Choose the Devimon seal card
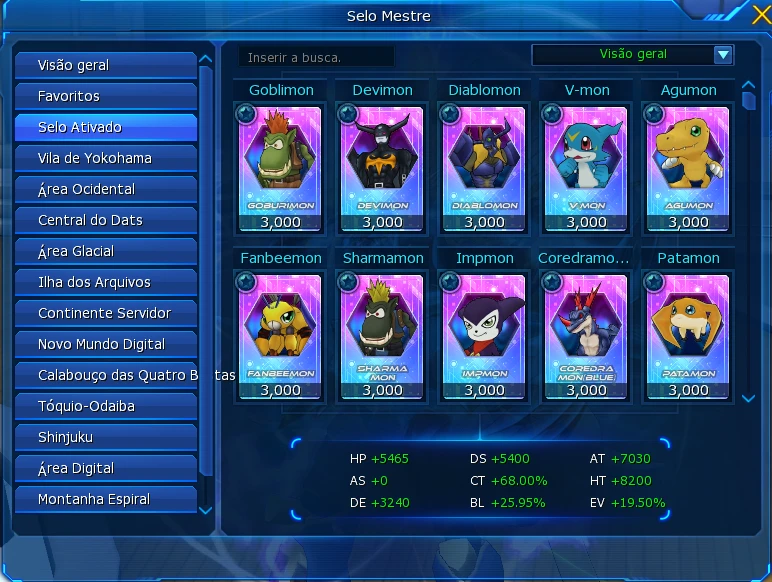The width and height of the screenshot is (772, 582). tap(383, 160)
